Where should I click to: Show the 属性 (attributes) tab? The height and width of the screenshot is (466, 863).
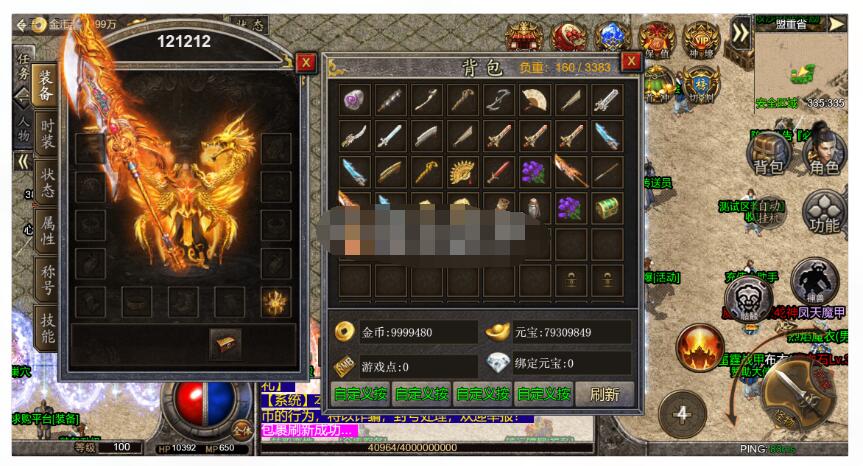(x=46, y=231)
